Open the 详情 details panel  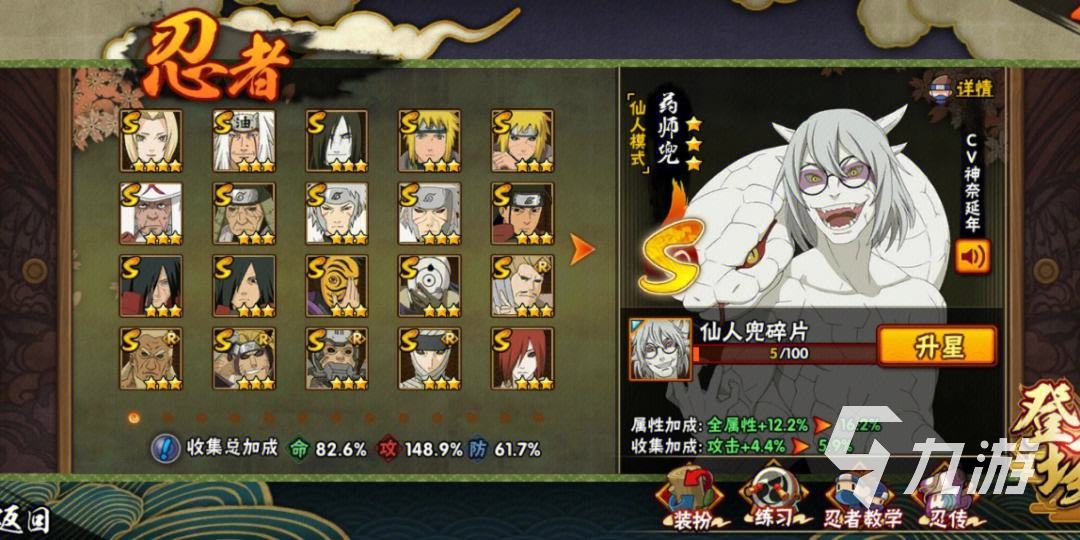[x=962, y=88]
